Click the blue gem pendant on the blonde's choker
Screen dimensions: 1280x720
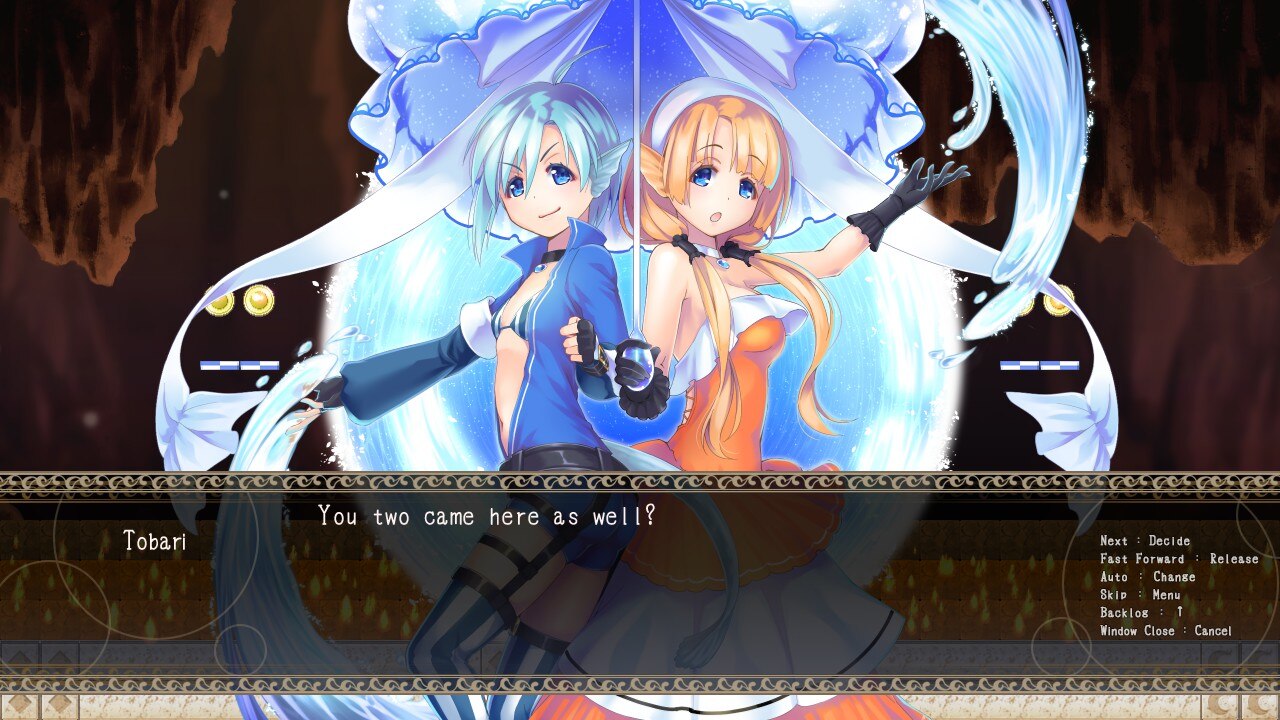pyautogui.click(x=722, y=262)
